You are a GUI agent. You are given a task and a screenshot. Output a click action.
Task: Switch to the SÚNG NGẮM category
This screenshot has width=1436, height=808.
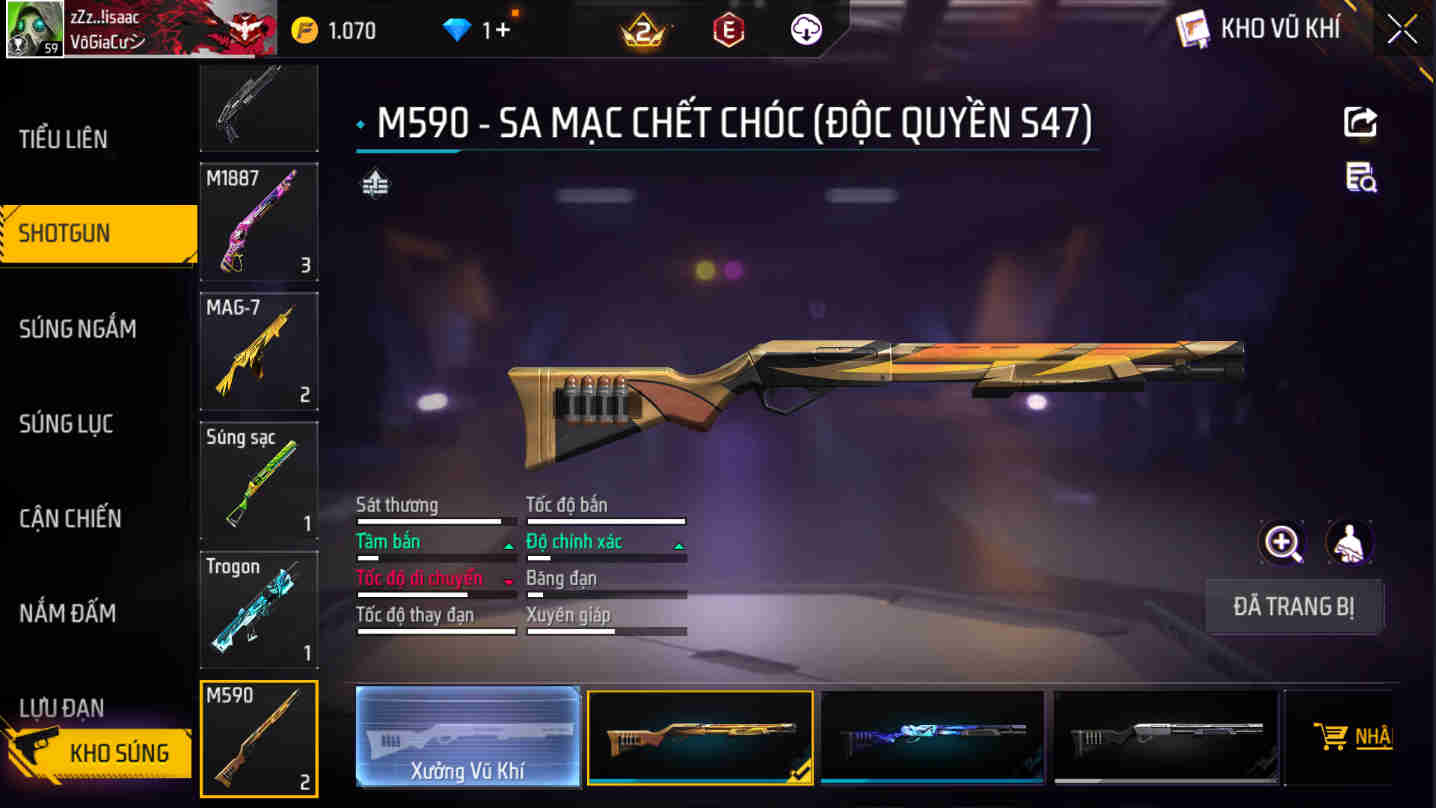click(75, 328)
